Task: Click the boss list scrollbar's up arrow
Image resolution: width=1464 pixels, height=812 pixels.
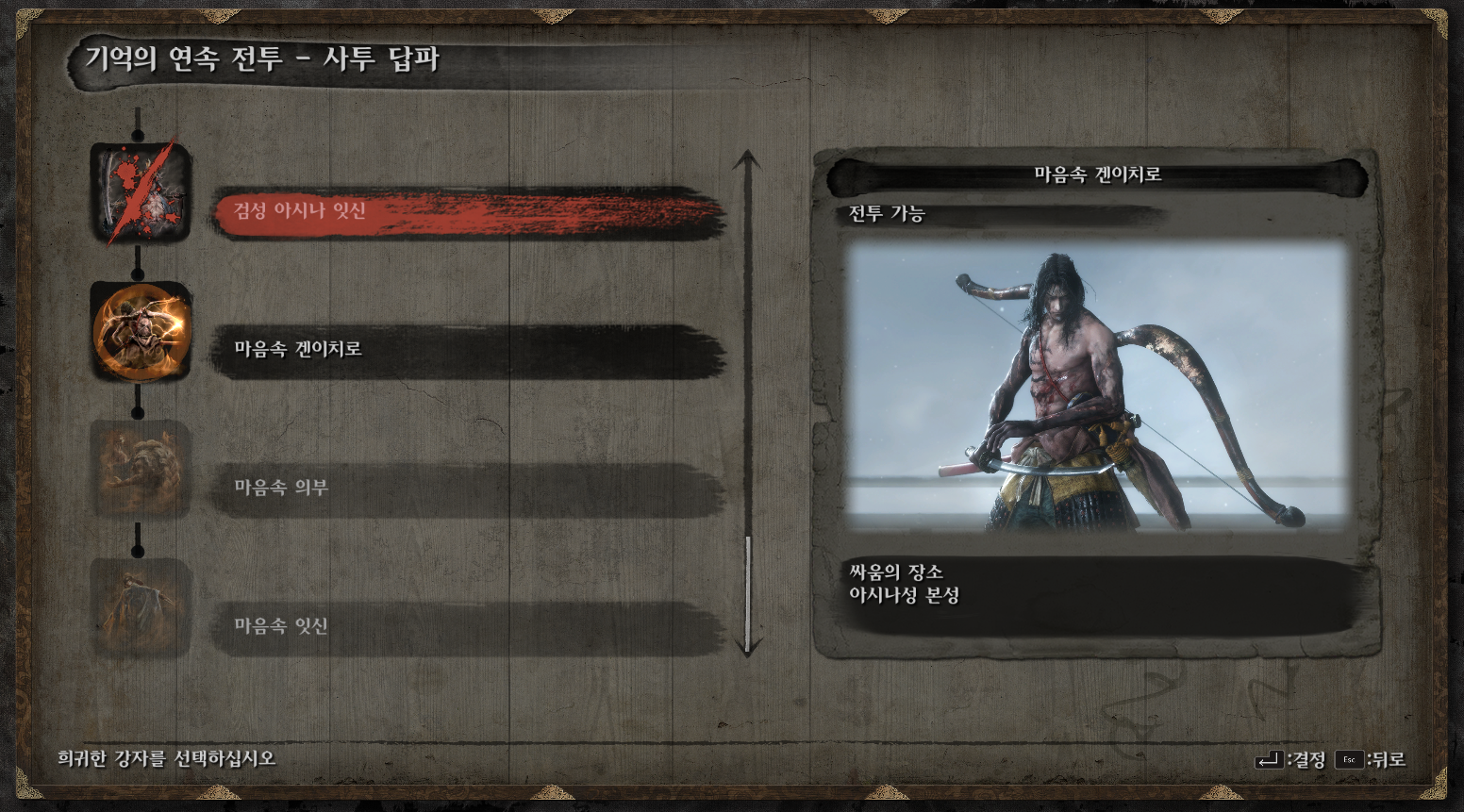Action: pos(747,158)
